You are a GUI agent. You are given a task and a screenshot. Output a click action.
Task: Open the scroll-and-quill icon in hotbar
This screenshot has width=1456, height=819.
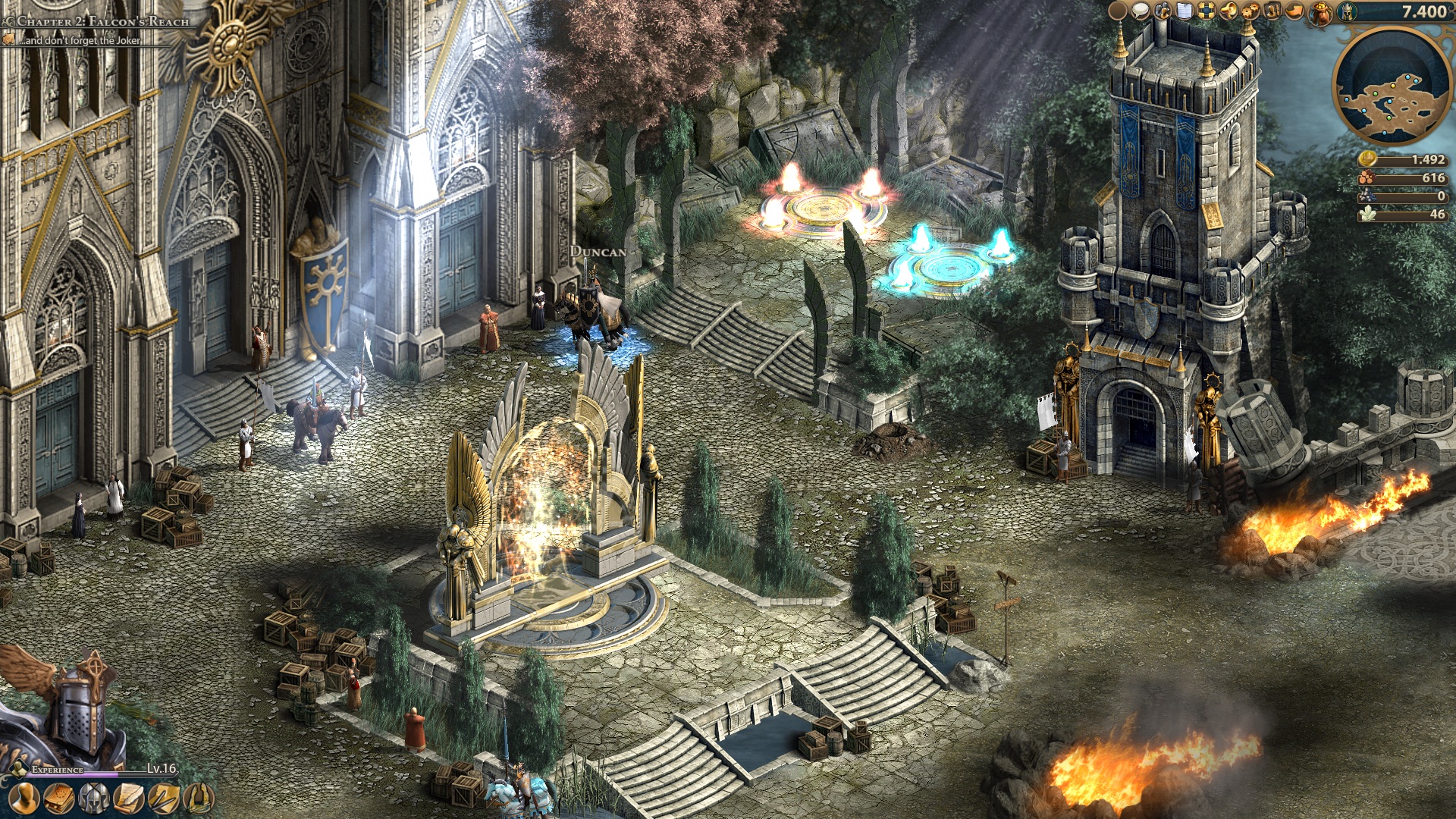click(128, 800)
